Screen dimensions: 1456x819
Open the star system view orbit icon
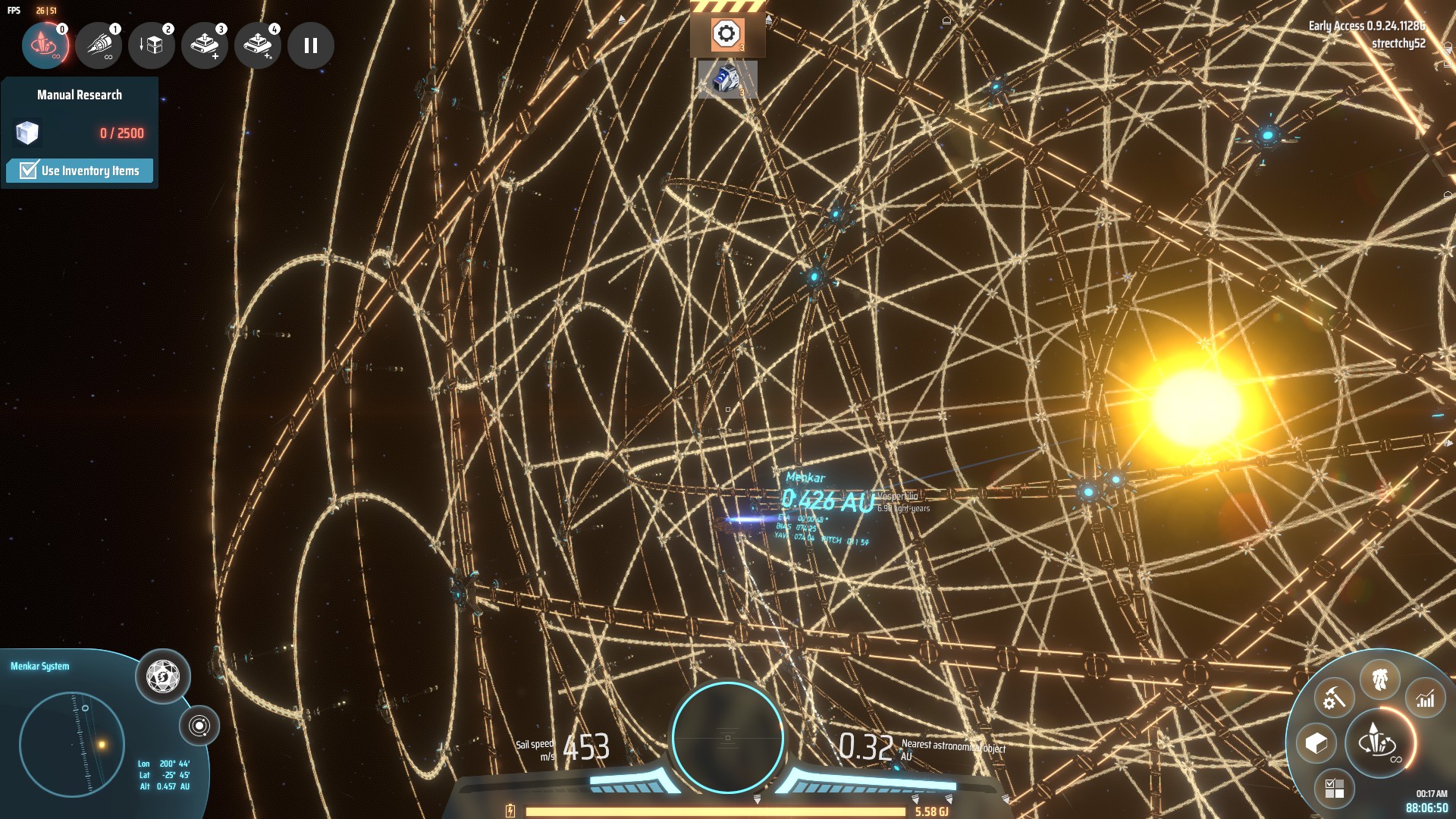coord(201,726)
